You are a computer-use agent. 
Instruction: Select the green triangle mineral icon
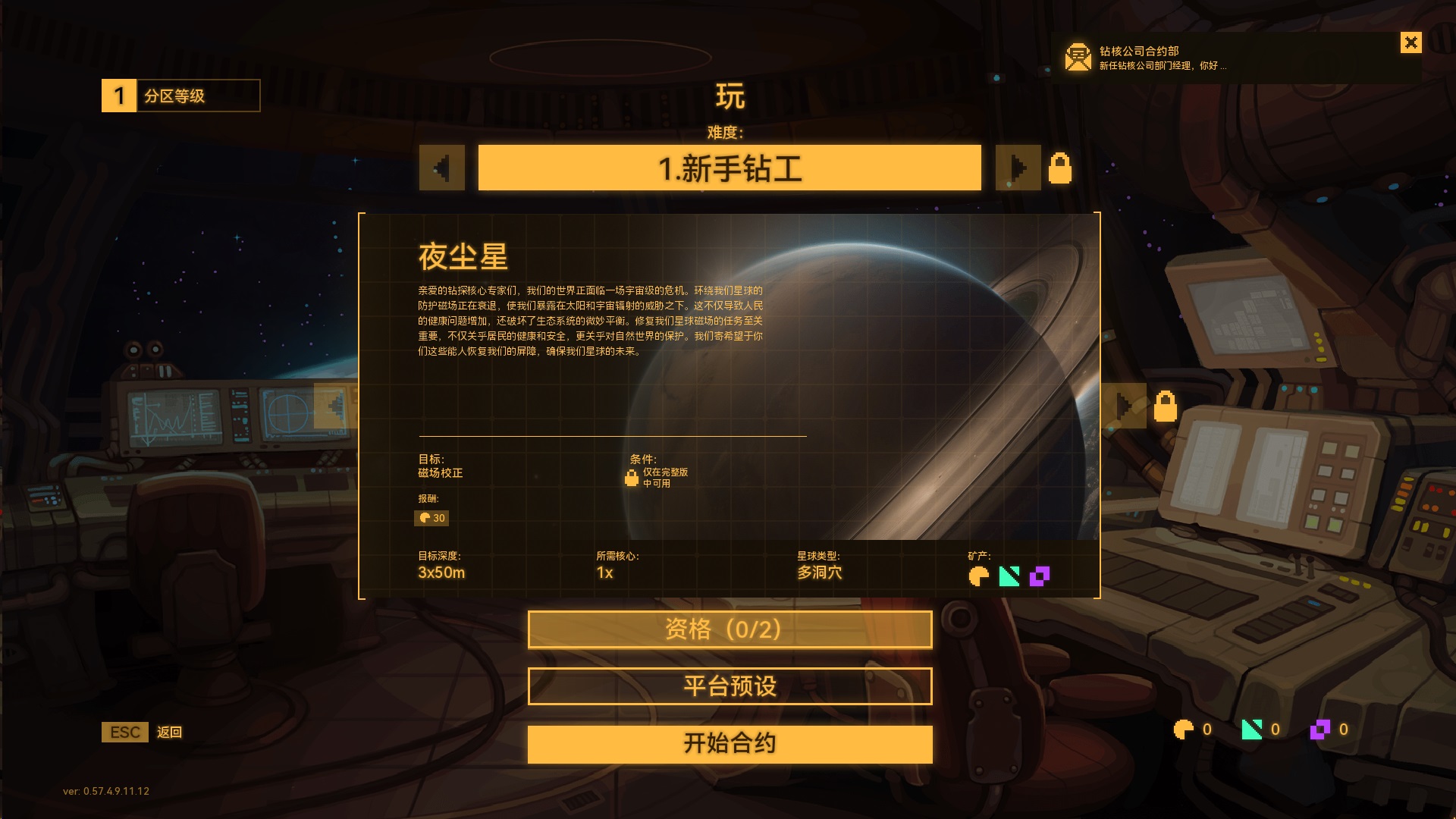point(1009,576)
